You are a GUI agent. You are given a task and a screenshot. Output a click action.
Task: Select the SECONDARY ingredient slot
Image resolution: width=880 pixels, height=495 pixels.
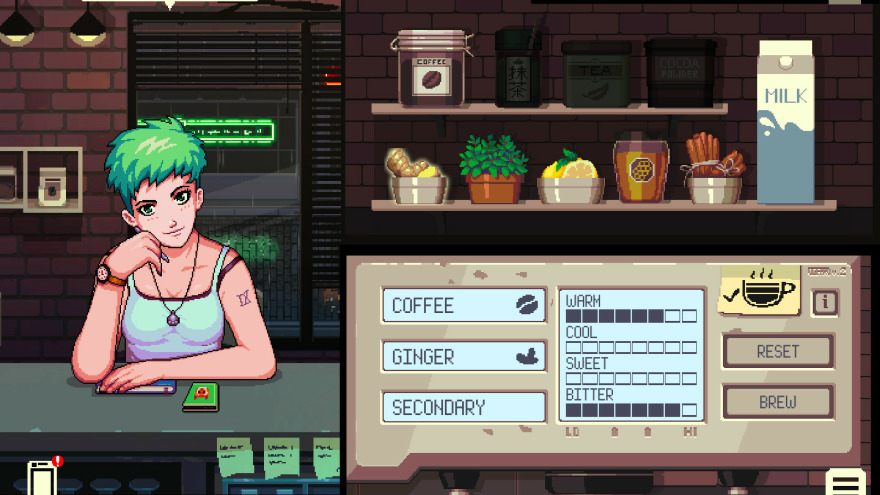(x=464, y=407)
